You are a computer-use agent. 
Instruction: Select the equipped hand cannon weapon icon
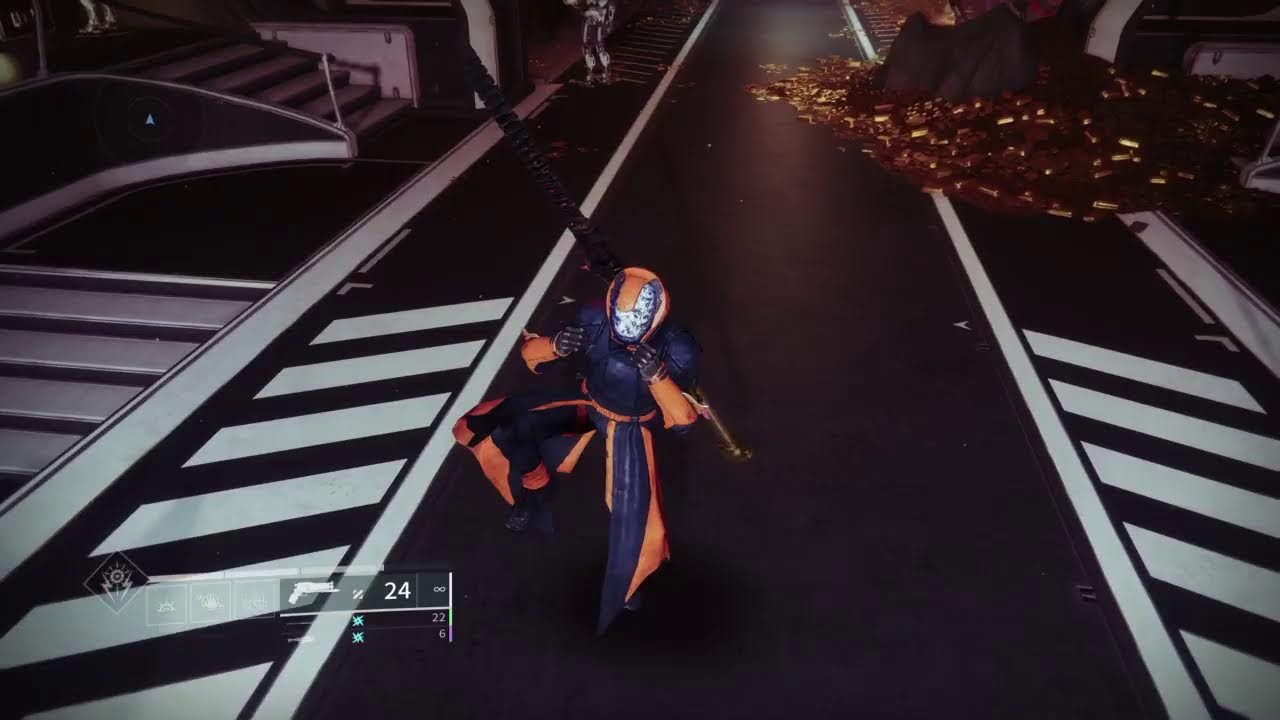(315, 591)
